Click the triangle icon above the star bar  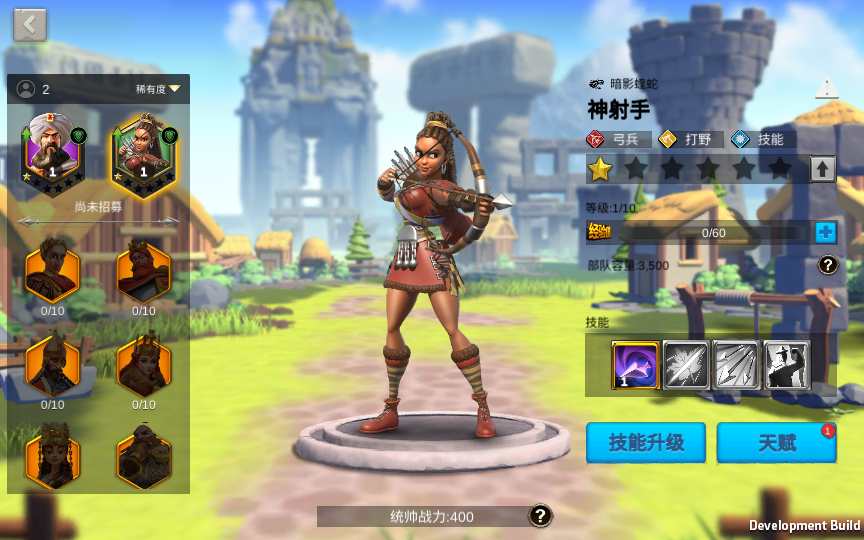(826, 89)
